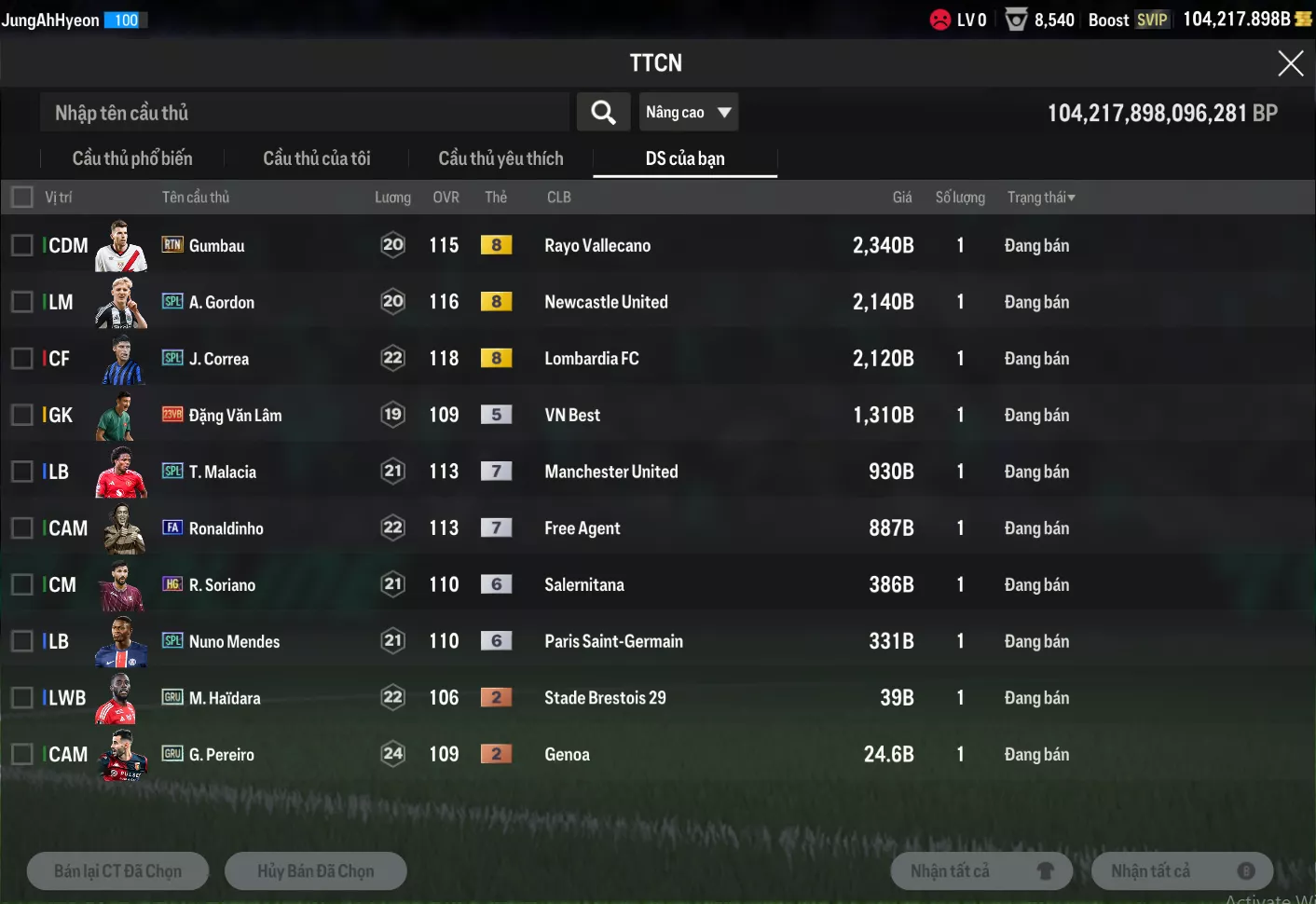Image resolution: width=1316 pixels, height=904 pixels.
Task: Claim all with the coin-icon Nhận tất cả button
Action: pyautogui.click(x=1182, y=871)
